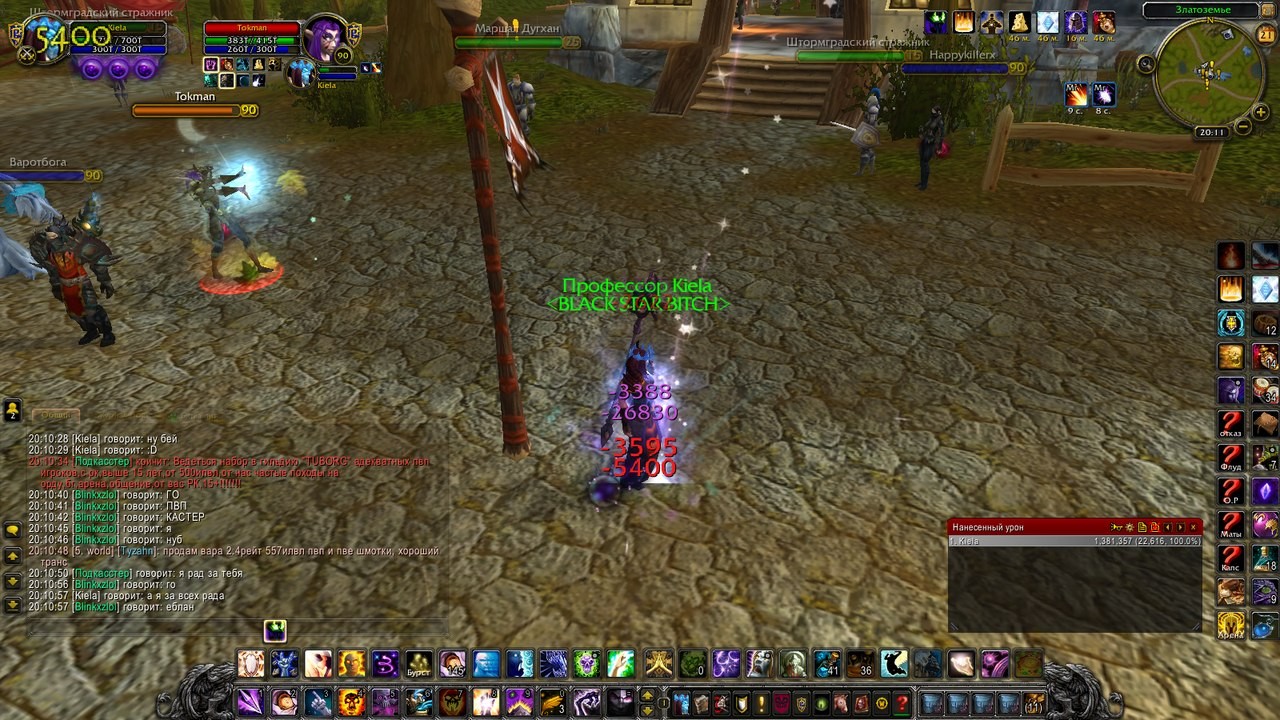Screen dimensions: 1280x720
Task: Click the macro button labeled Маты
Action: coord(1231,526)
